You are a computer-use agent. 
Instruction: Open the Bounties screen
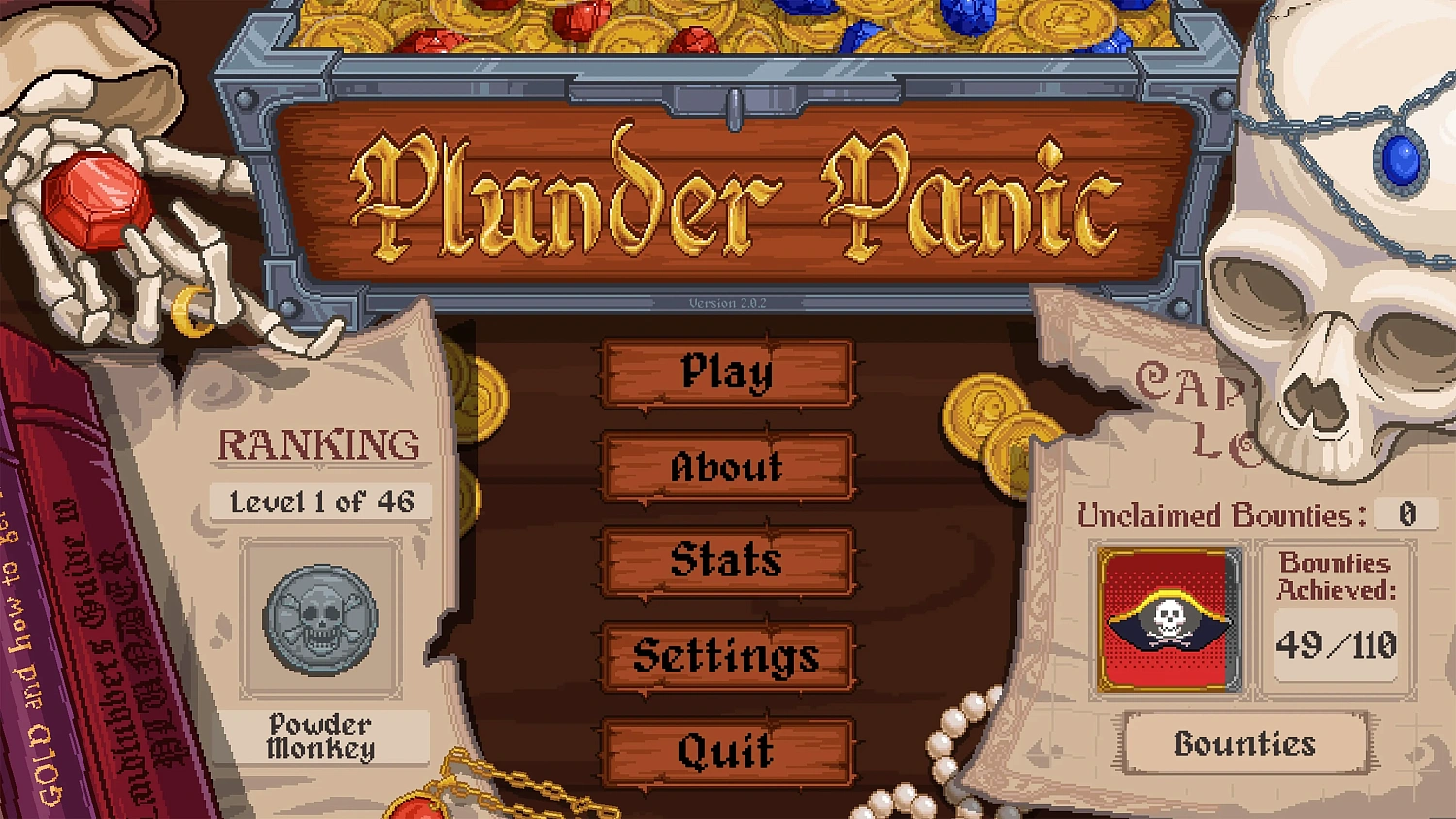tap(1245, 744)
